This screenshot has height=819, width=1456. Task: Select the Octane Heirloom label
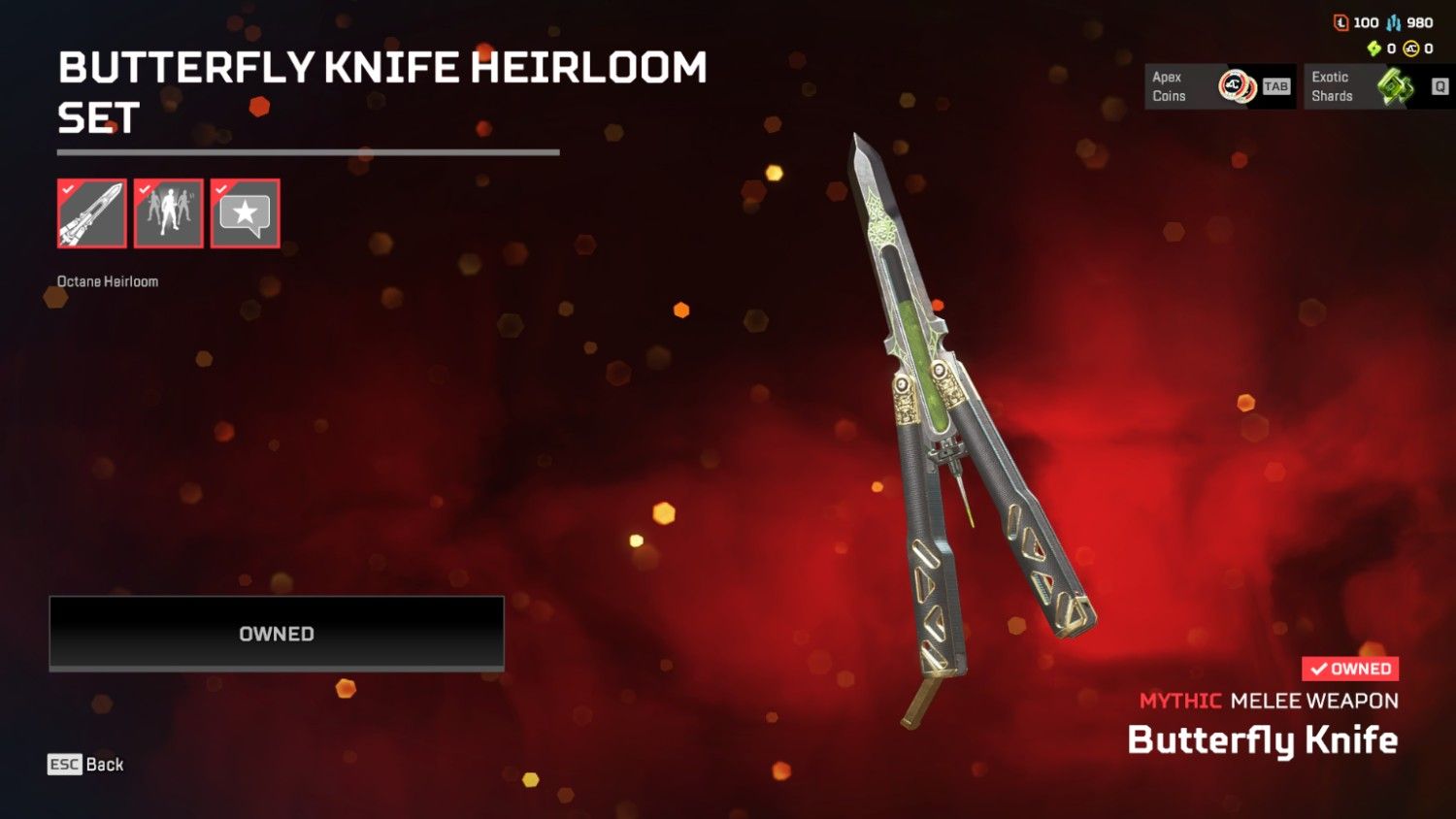(108, 280)
